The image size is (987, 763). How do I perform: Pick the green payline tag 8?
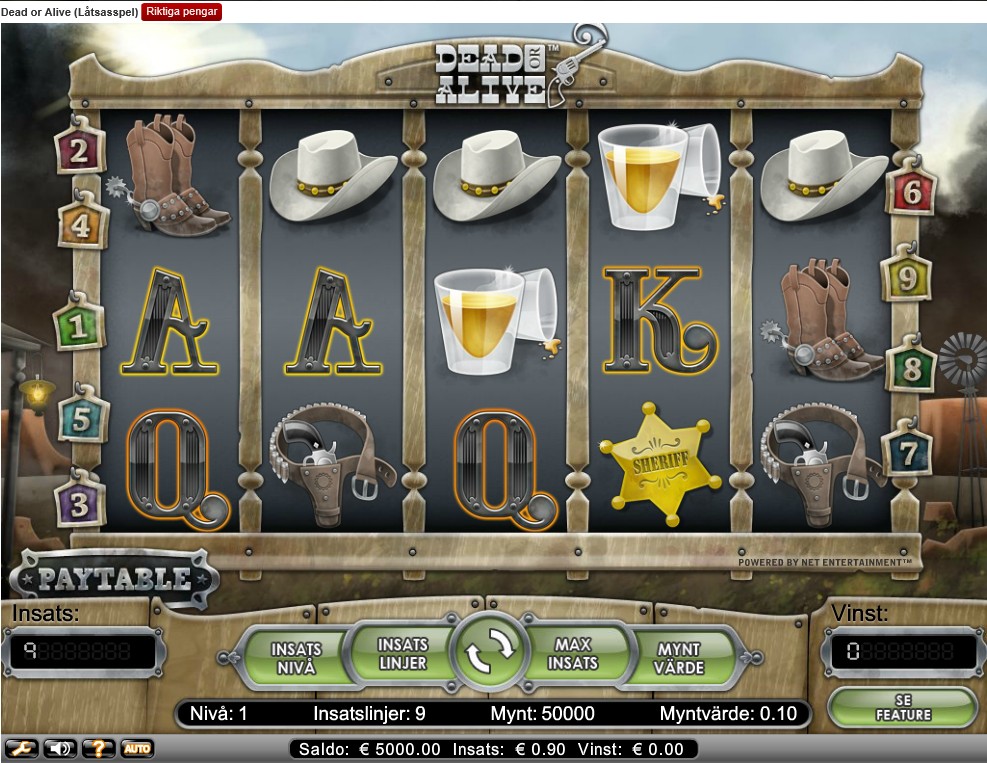point(911,368)
